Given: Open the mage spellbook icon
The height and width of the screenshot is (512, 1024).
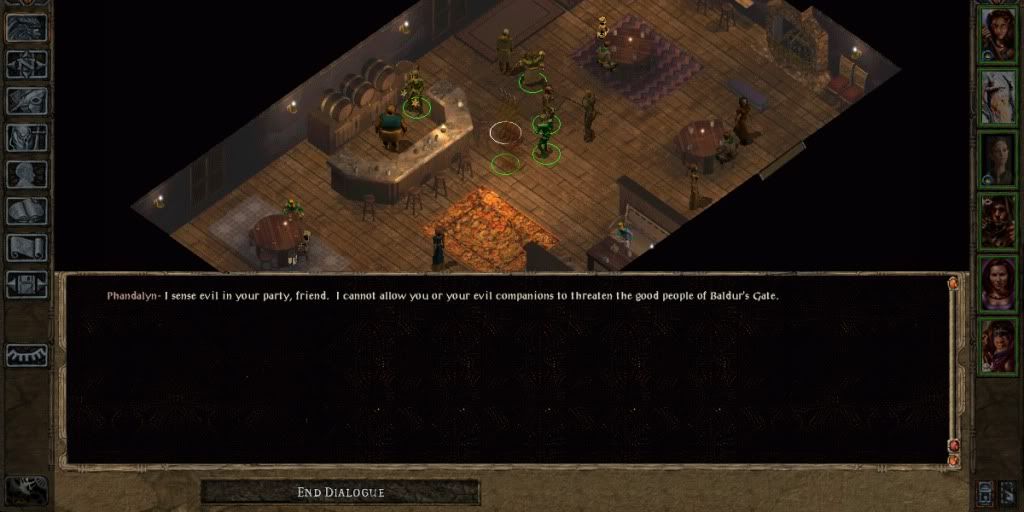Looking at the screenshot, I should pyautogui.click(x=27, y=210).
